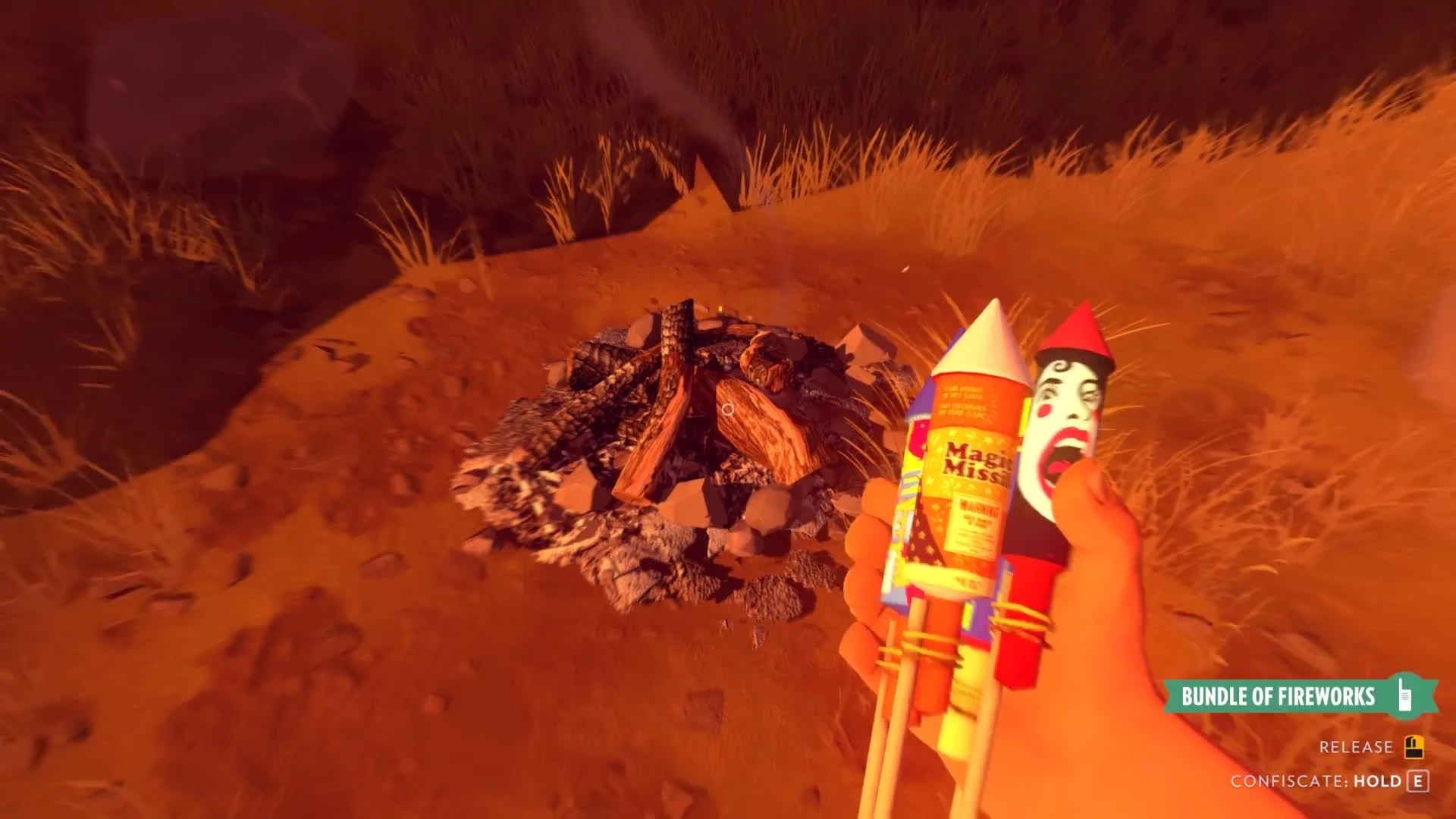Click the crosshair reticle at screen center

click(x=728, y=409)
